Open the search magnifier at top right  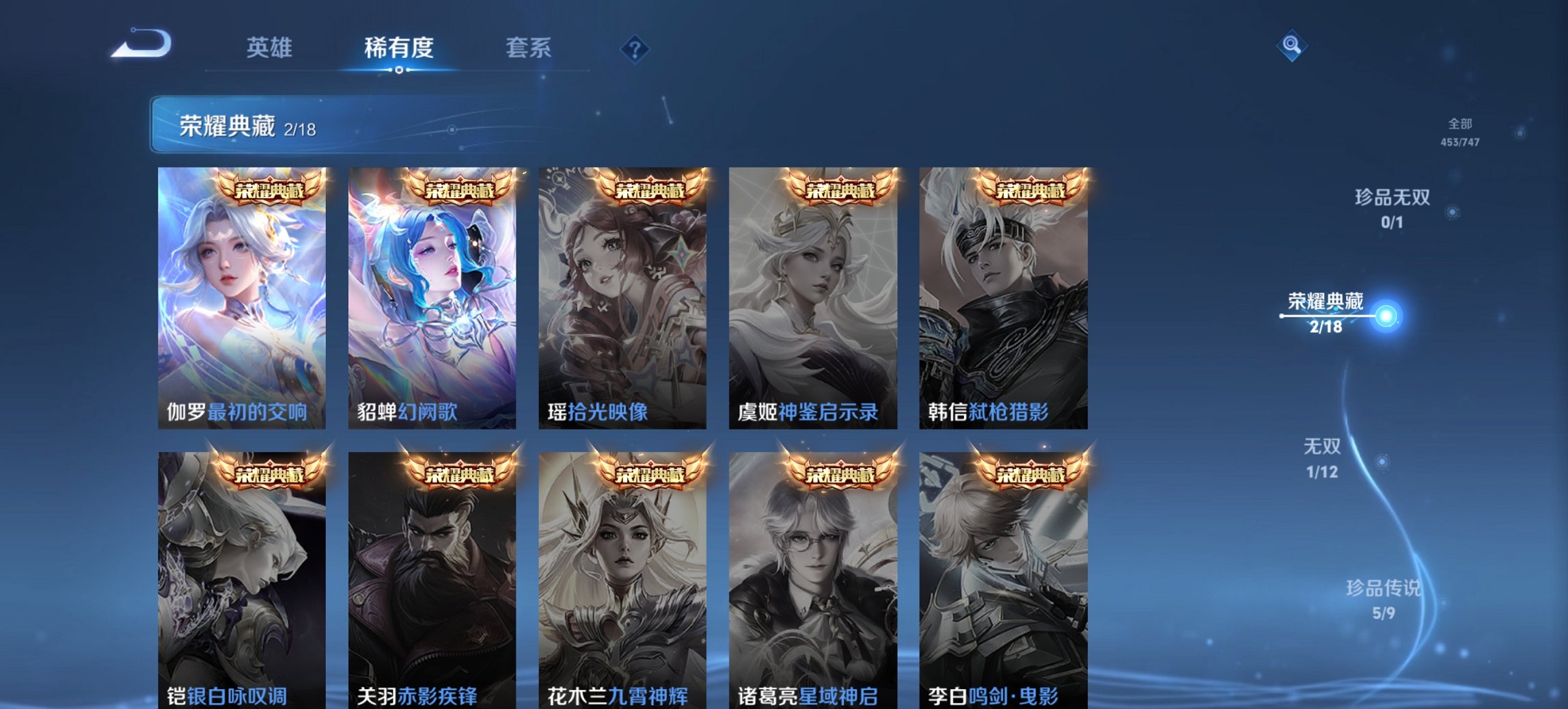tap(1290, 48)
